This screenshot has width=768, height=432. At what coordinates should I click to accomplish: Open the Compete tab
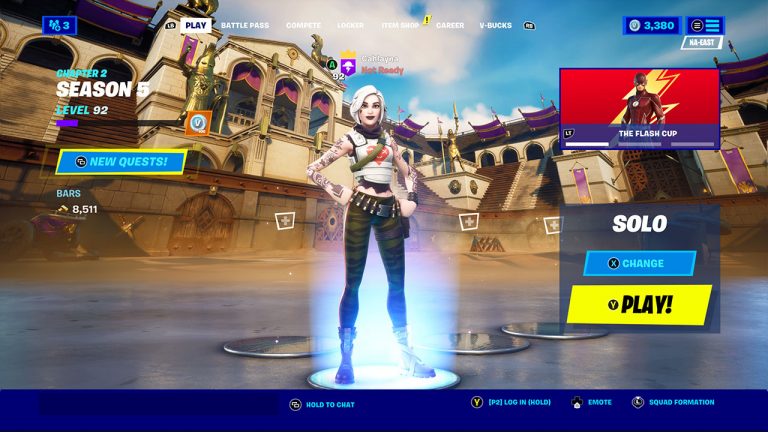pyautogui.click(x=303, y=25)
